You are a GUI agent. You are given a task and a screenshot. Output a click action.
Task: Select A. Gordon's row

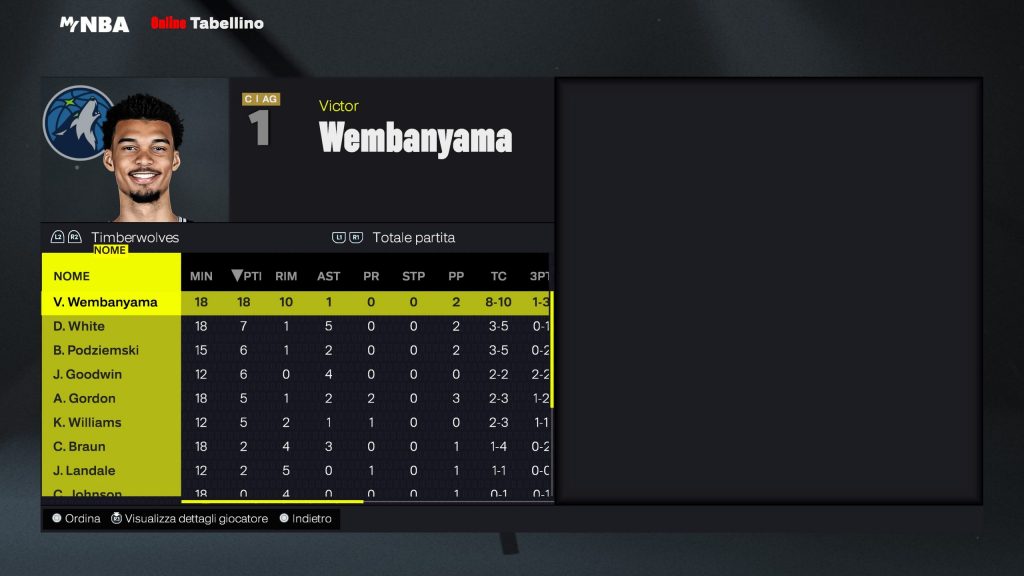click(x=84, y=398)
